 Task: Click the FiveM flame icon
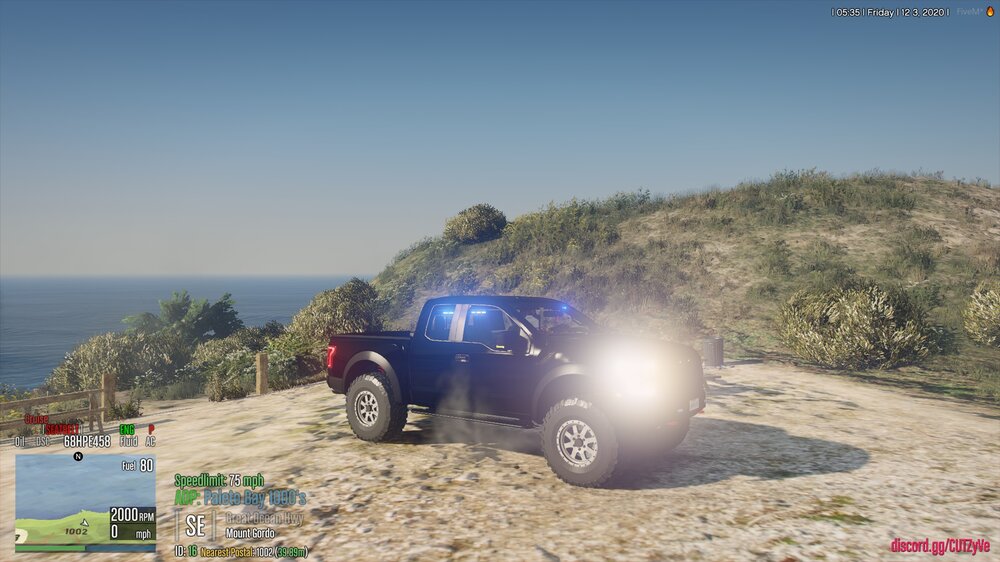click(990, 12)
